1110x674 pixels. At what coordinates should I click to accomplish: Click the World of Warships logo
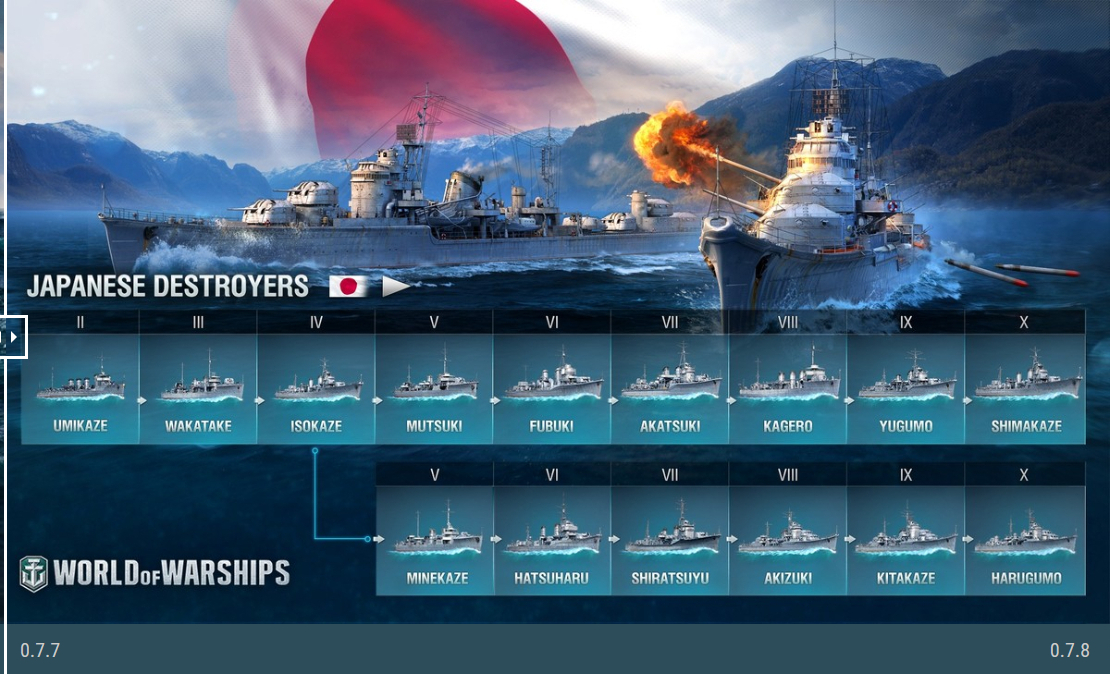tap(155, 573)
